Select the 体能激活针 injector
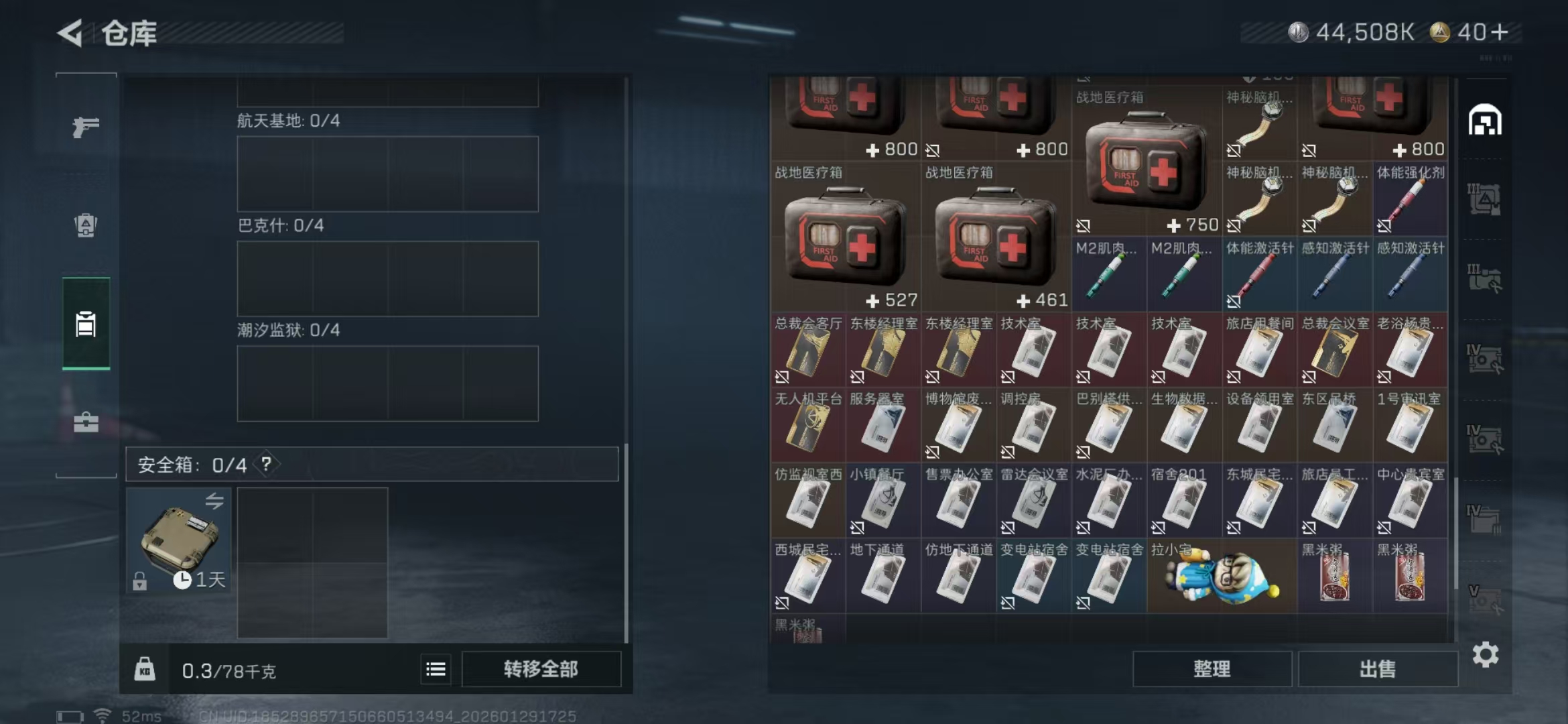The height and width of the screenshot is (724, 1568). coord(1259,275)
